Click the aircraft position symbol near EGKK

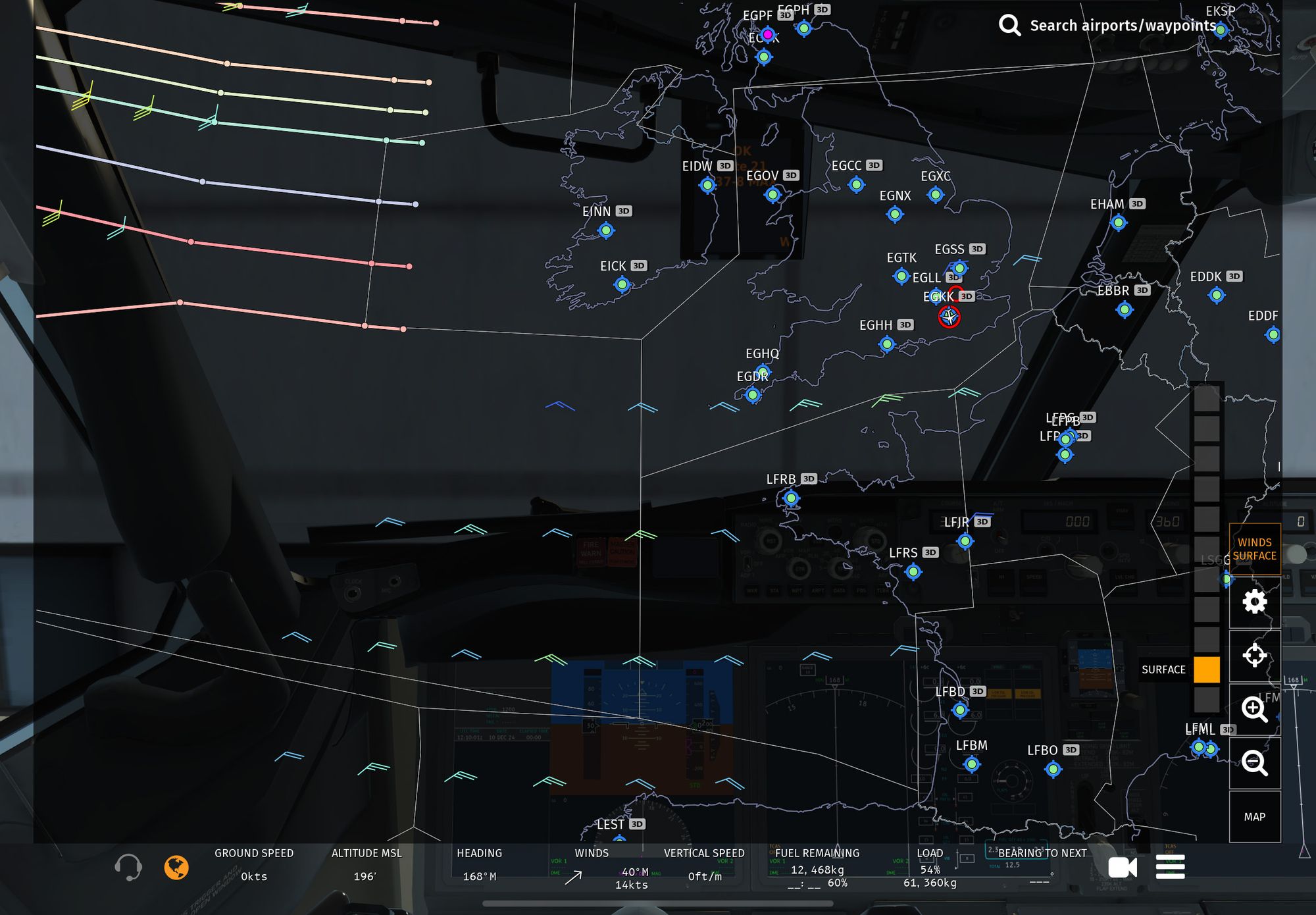pyautogui.click(x=948, y=317)
